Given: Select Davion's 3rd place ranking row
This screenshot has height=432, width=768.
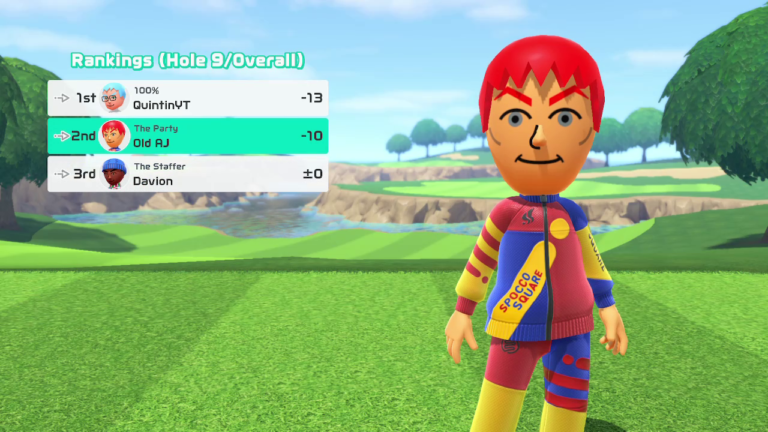Looking at the screenshot, I should (188, 174).
